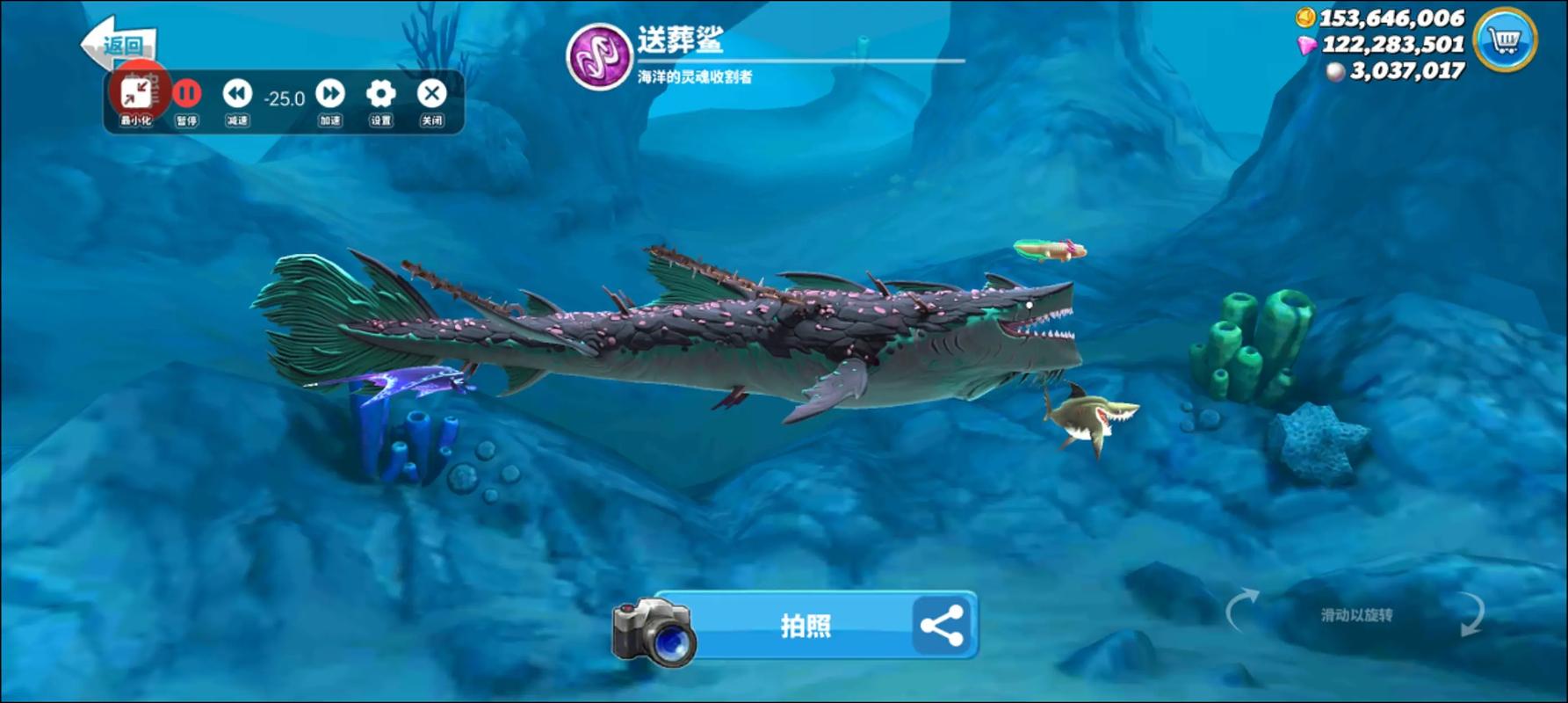The height and width of the screenshot is (703, 1568).
Task: Toggle the speed panel pause control
Action: click(185, 95)
